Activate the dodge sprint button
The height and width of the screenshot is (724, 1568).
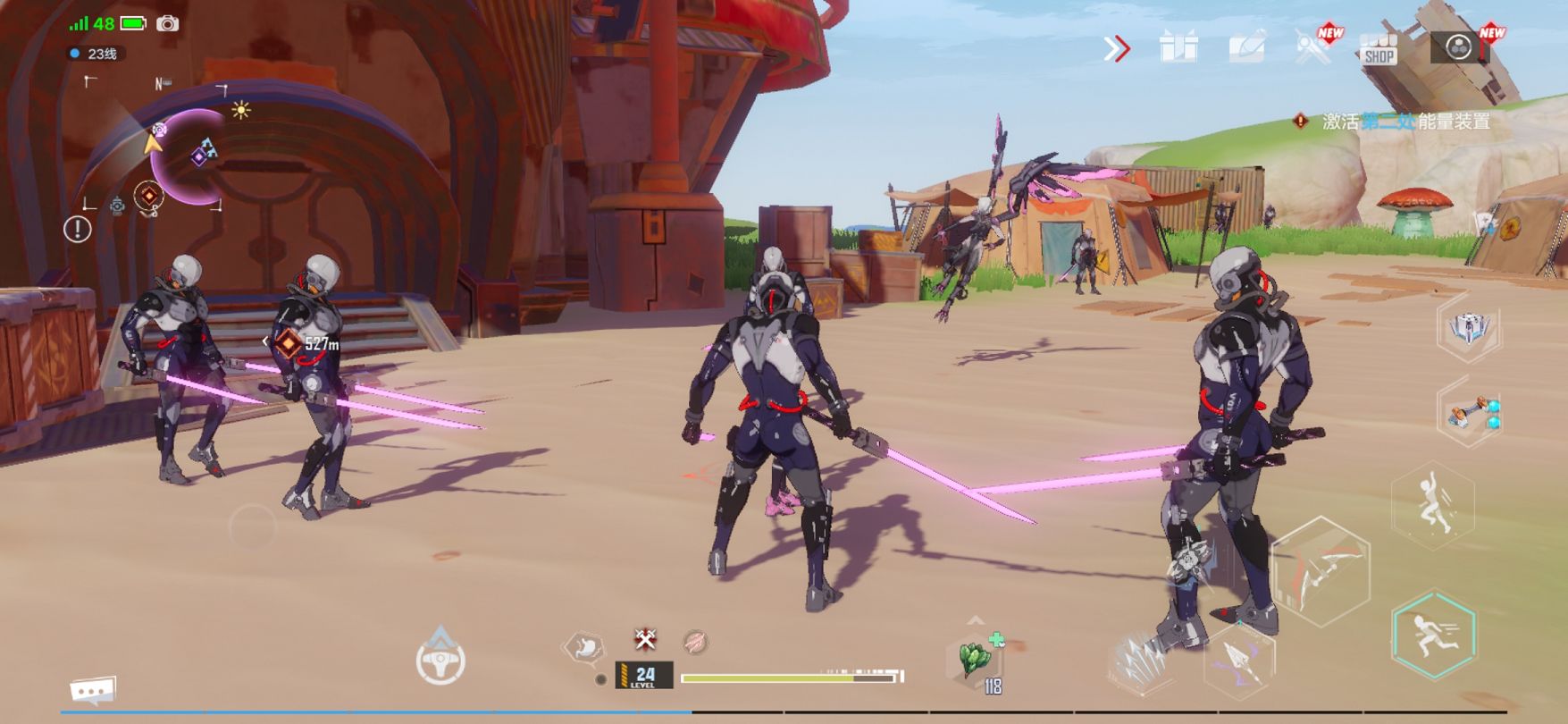(x=1433, y=636)
